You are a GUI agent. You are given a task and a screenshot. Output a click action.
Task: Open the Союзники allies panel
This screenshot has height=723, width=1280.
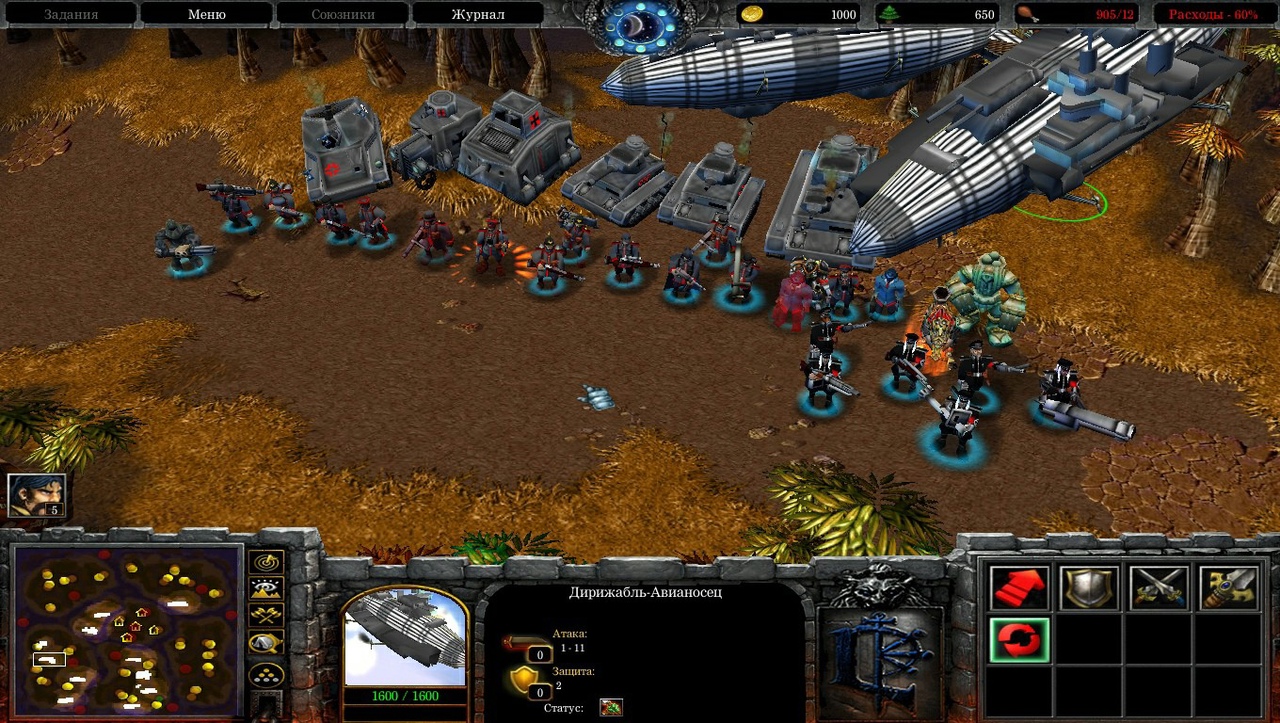coord(341,14)
